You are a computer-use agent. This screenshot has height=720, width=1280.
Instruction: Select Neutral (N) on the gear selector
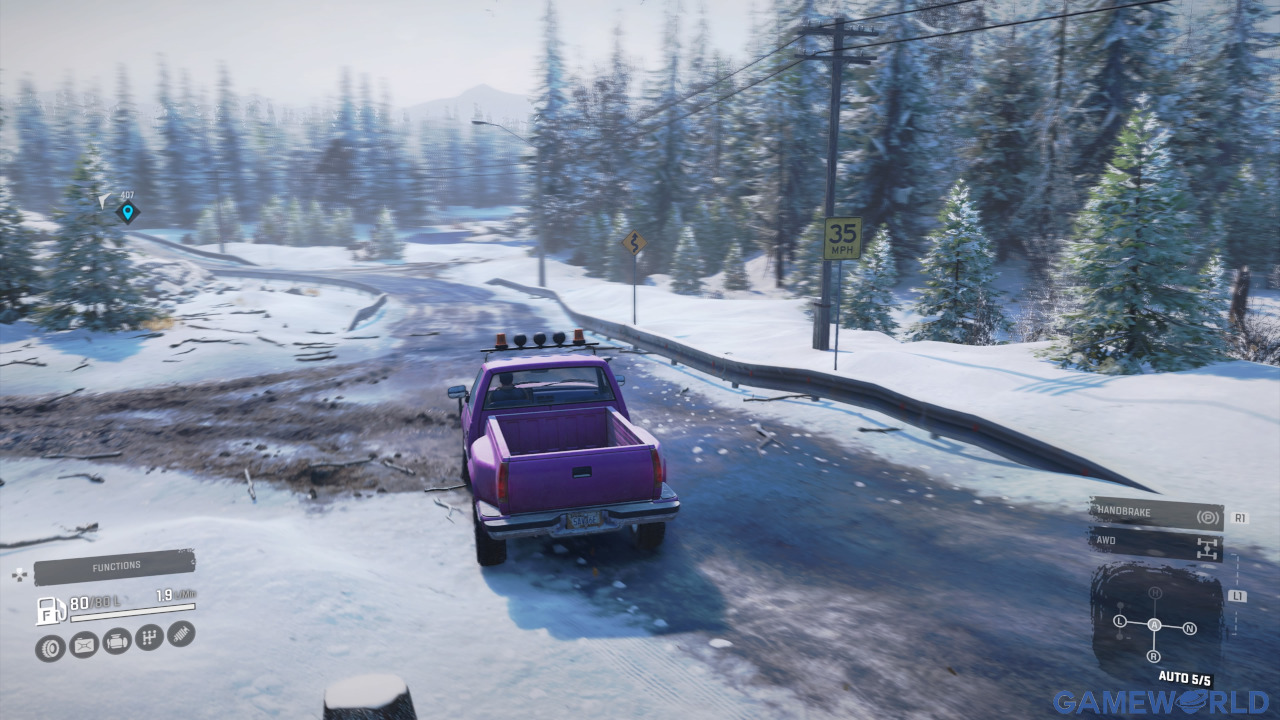(x=1189, y=629)
